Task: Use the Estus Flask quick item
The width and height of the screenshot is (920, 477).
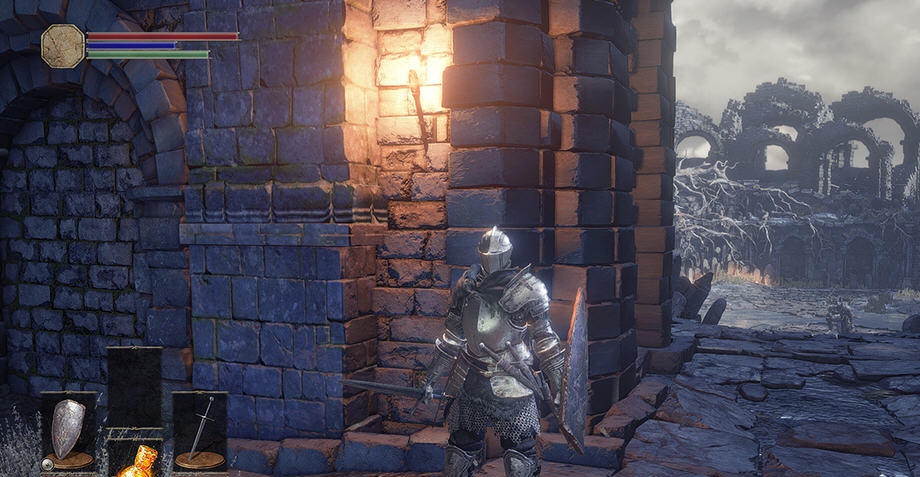Action: (x=135, y=460)
